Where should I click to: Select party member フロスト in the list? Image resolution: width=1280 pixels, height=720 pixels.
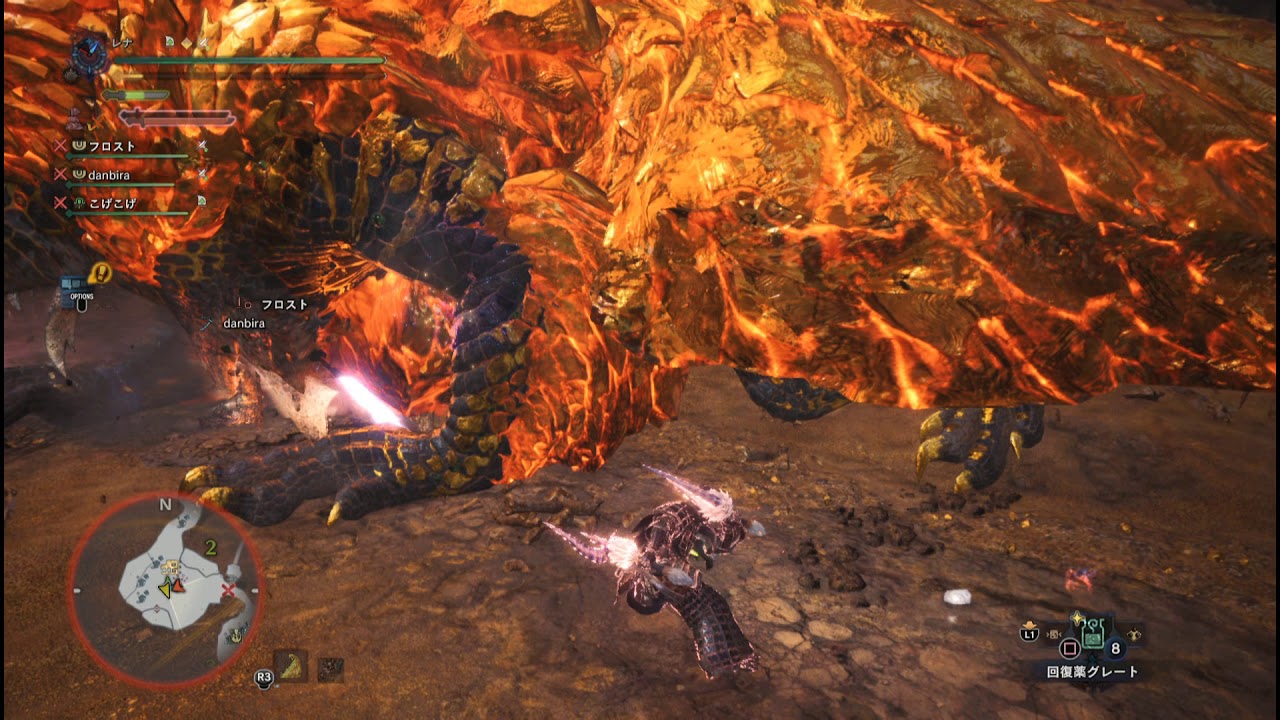(x=110, y=147)
